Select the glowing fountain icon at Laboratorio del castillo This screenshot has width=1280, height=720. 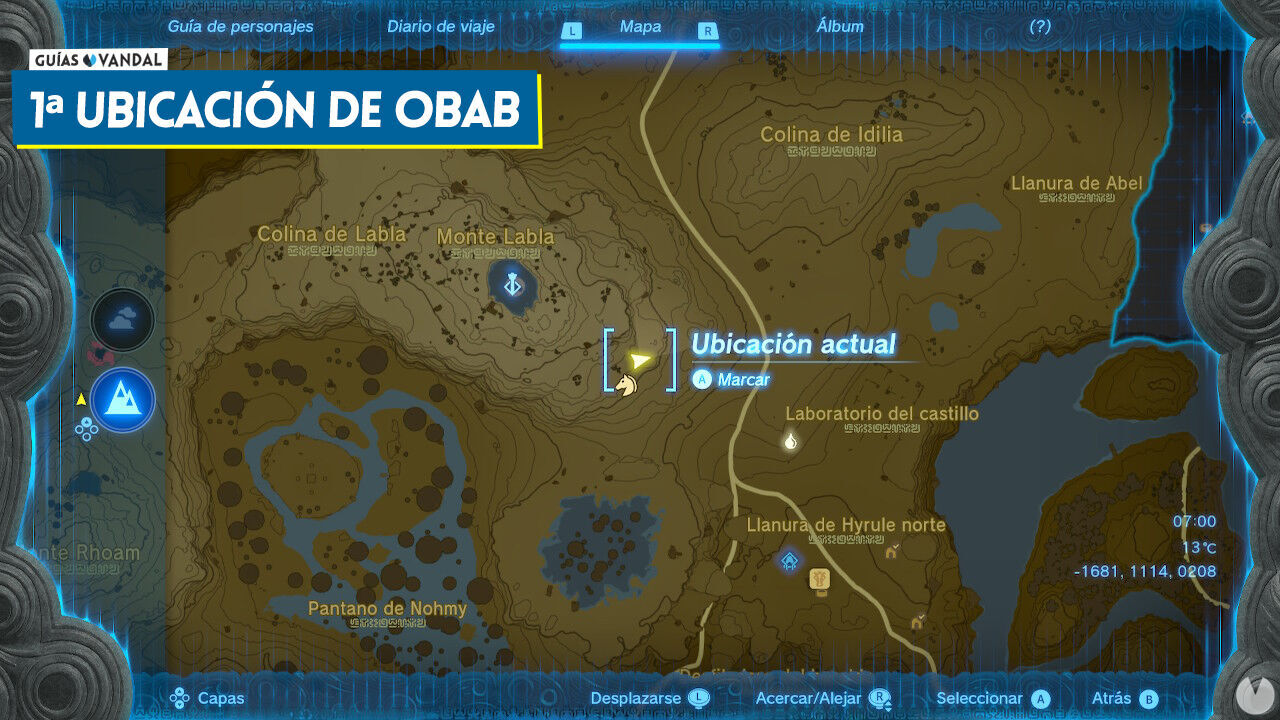coord(790,444)
